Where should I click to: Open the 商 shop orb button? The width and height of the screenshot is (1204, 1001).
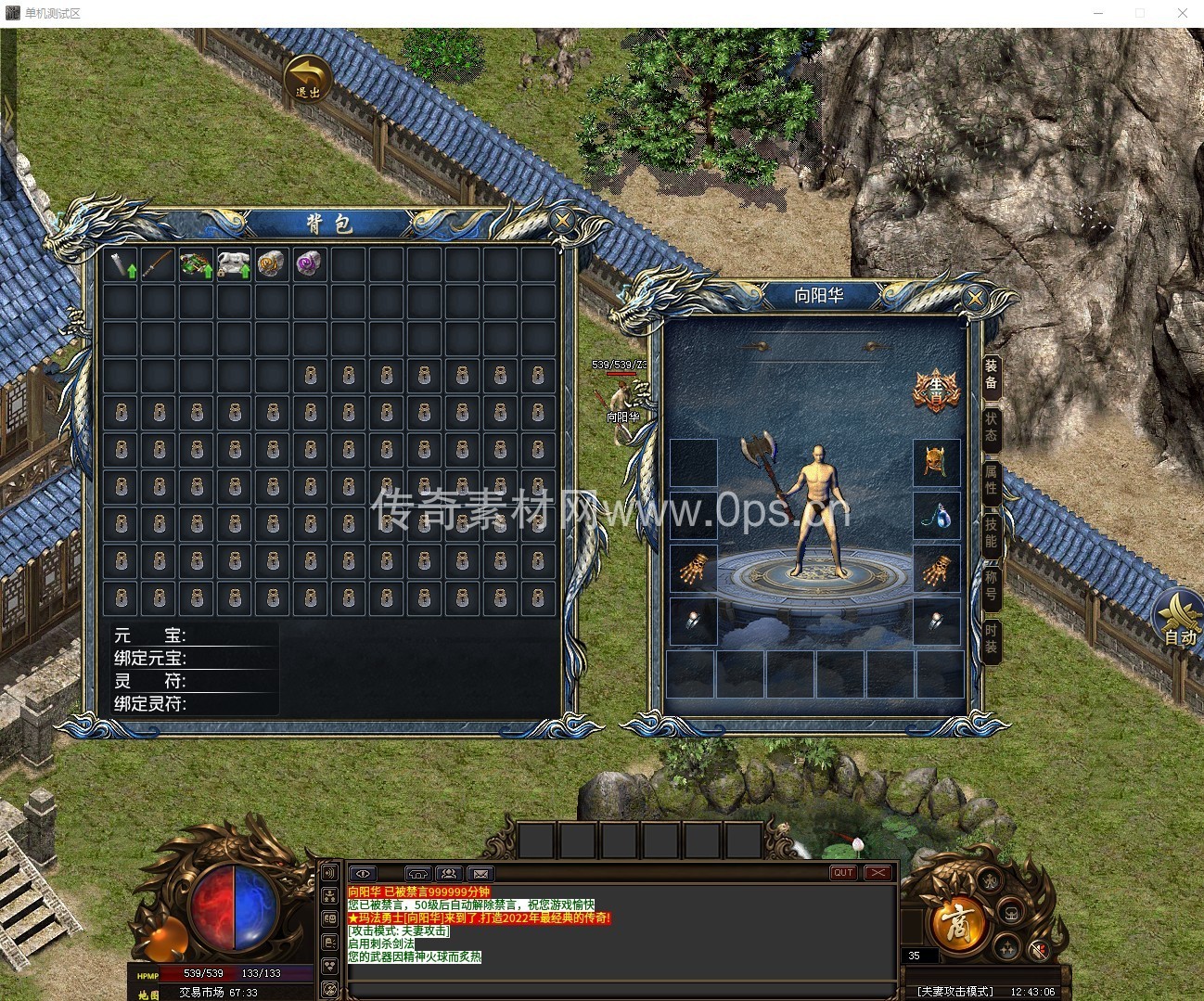(x=954, y=921)
